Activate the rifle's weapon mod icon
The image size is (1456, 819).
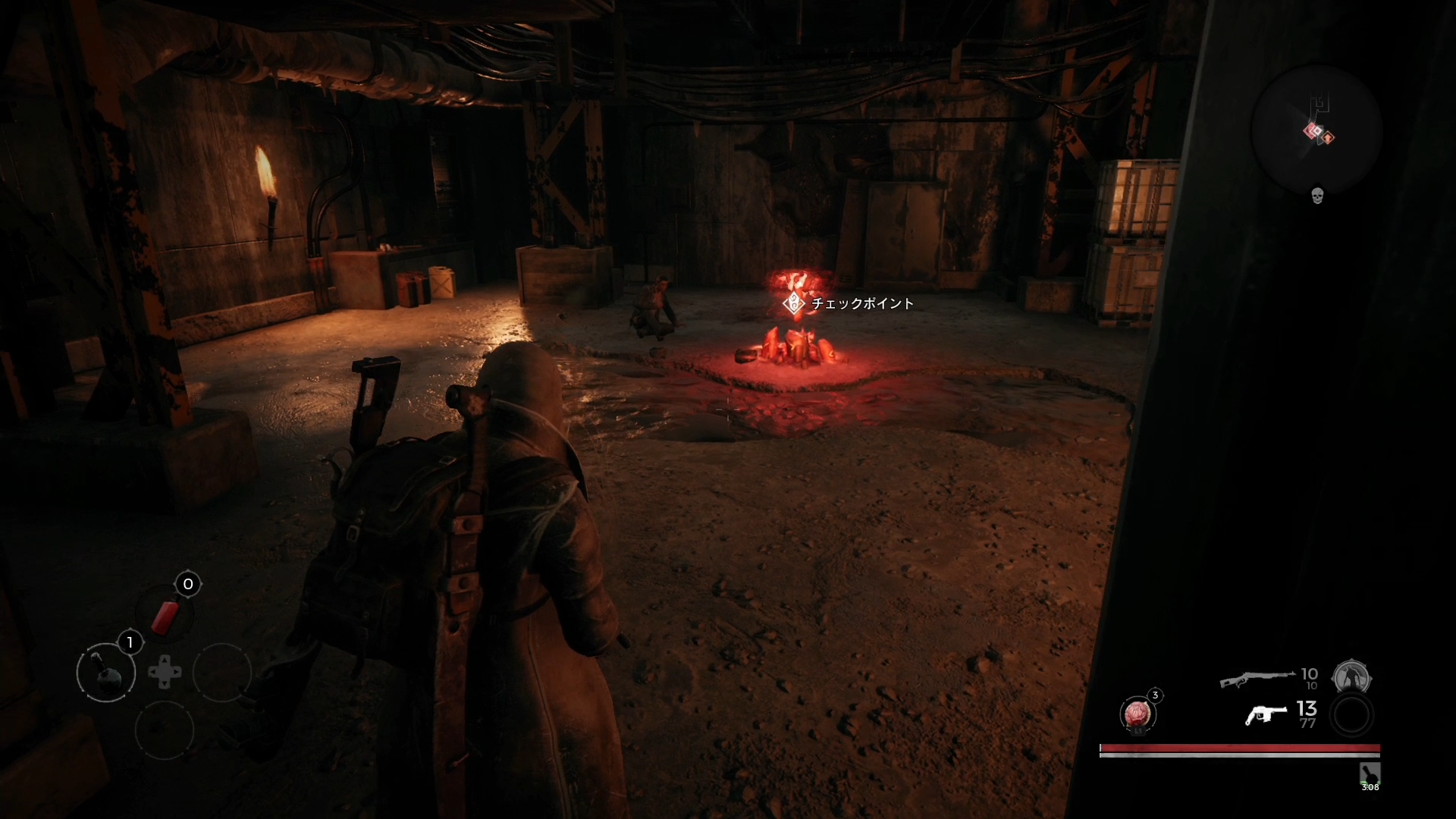pos(1351,677)
